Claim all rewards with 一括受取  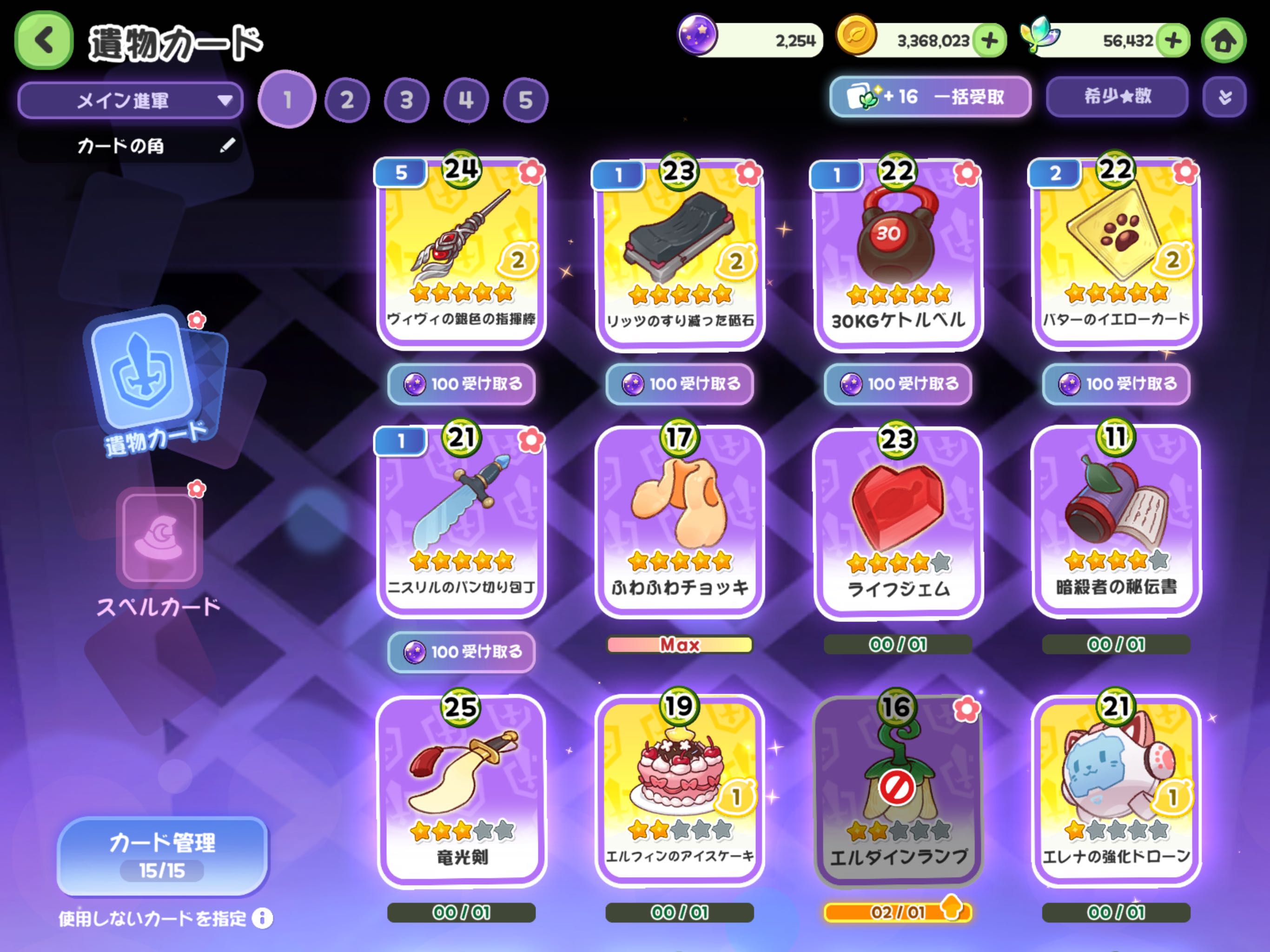[x=930, y=97]
